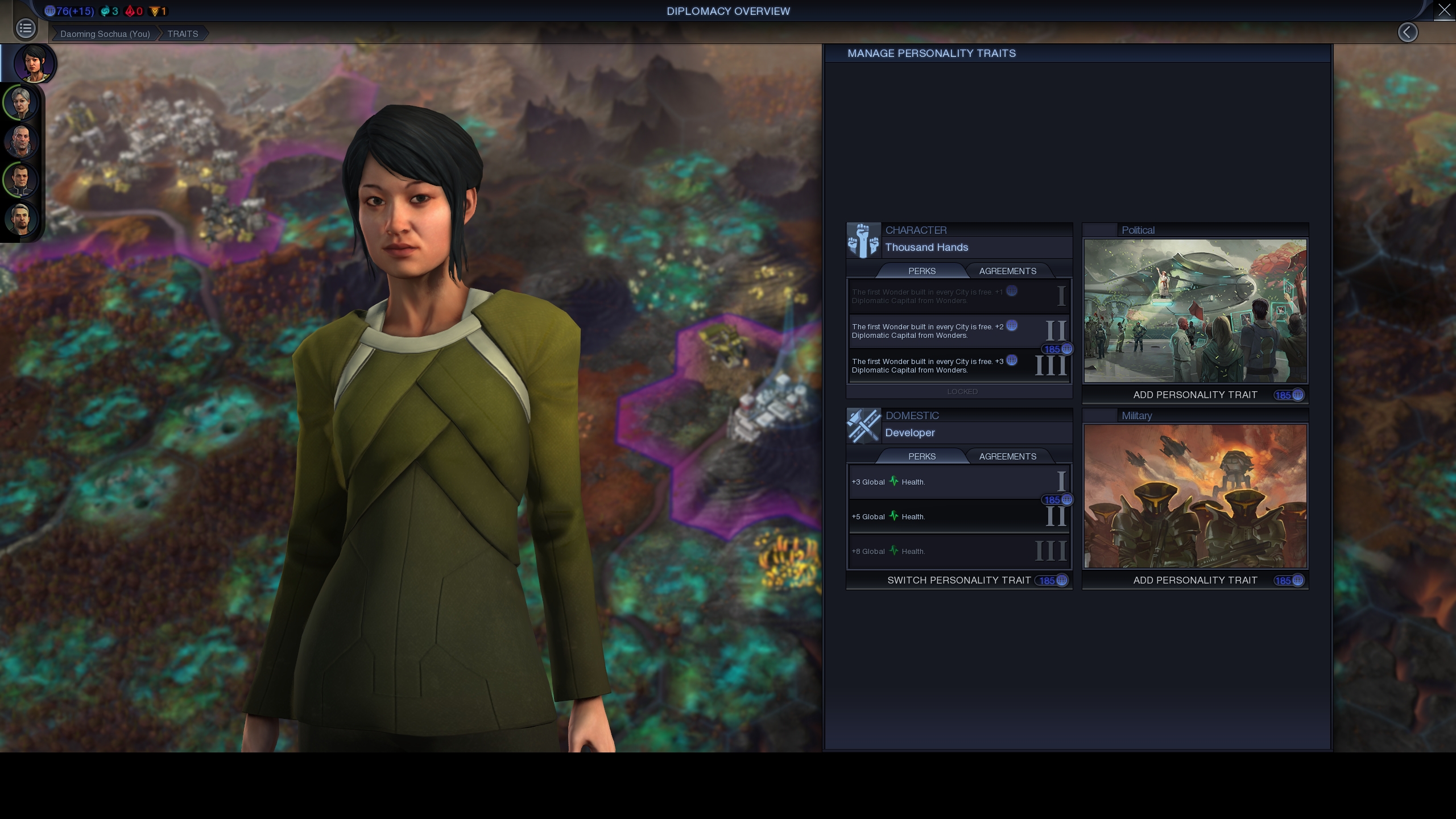Close the Diplomacy Overview screen
Image resolution: width=1456 pixels, height=819 pixels.
pos(1444,10)
